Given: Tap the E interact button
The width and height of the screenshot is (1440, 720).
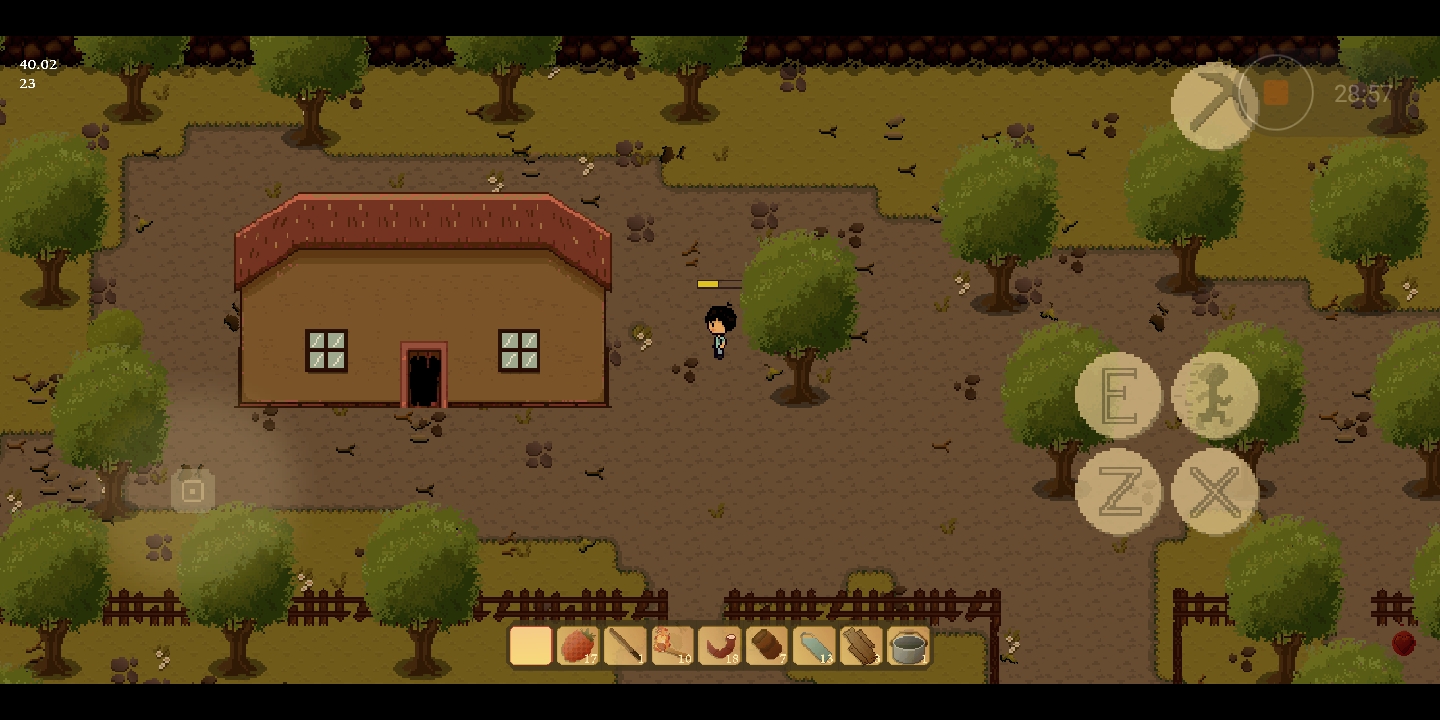Looking at the screenshot, I should click(x=1118, y=395).
